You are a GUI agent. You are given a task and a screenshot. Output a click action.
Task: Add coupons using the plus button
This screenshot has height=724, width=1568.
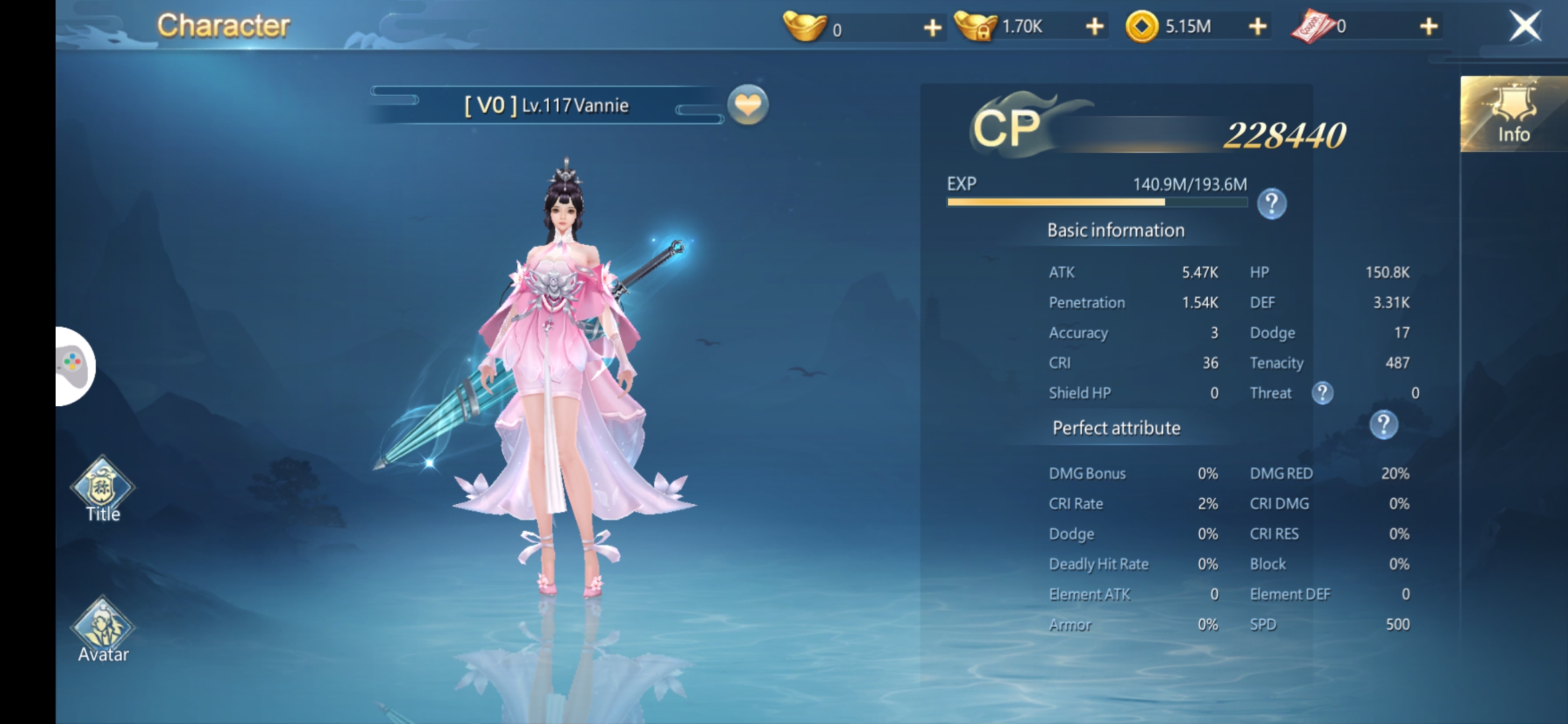[1429, 27]
